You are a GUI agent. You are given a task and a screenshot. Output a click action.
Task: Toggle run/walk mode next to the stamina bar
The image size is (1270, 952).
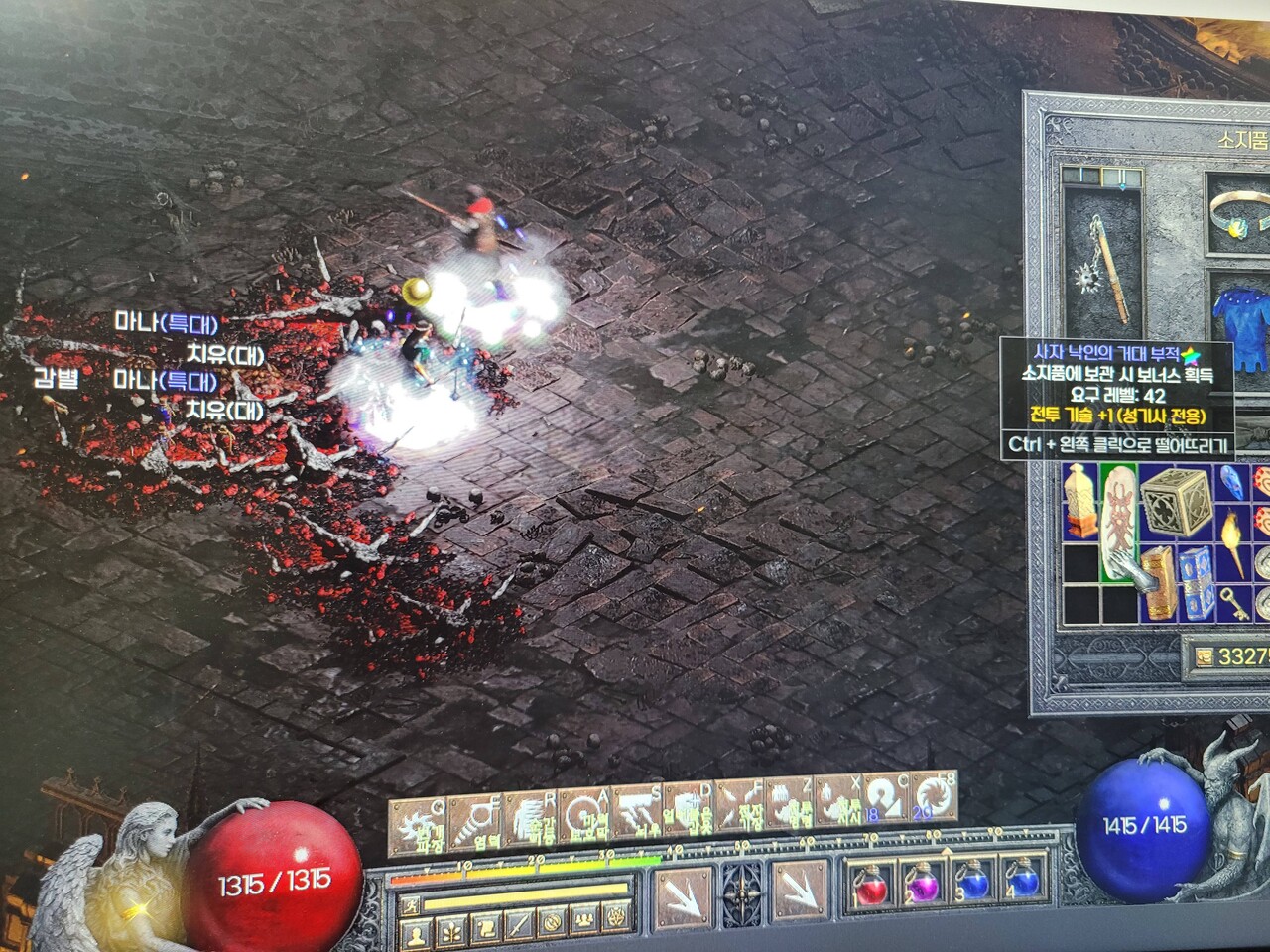pos(412,905)
